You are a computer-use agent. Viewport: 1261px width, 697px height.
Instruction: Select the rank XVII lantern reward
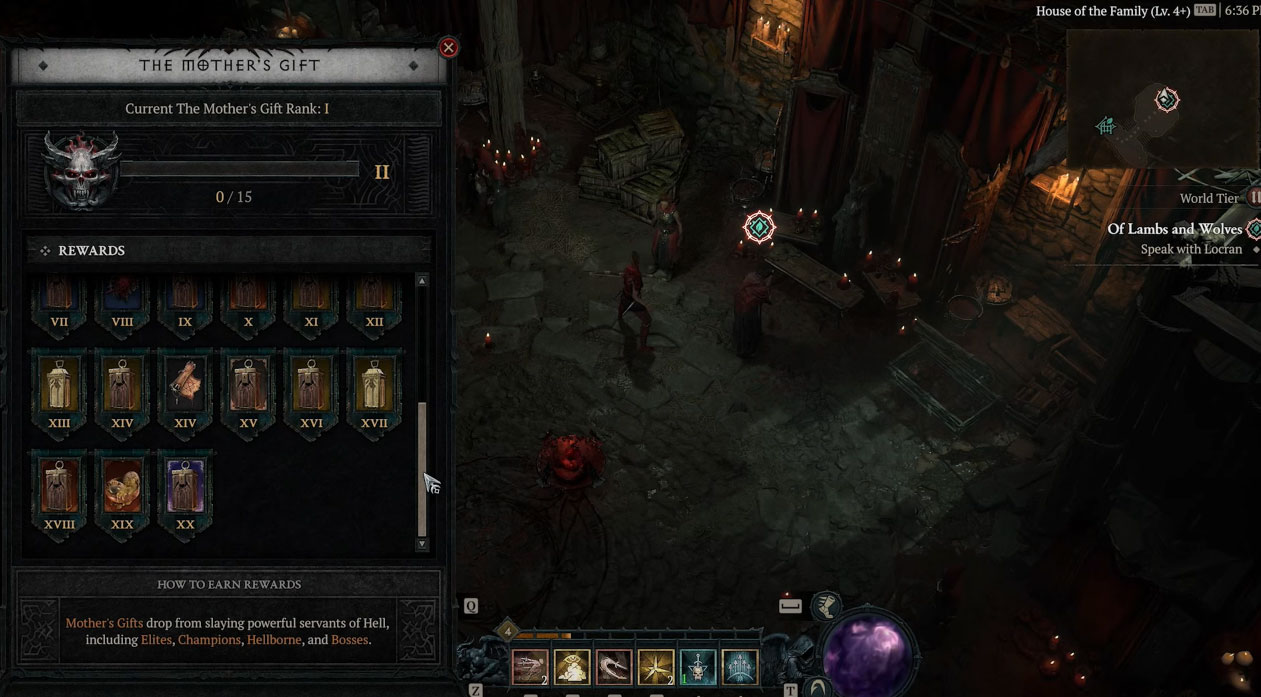(374, 383)
